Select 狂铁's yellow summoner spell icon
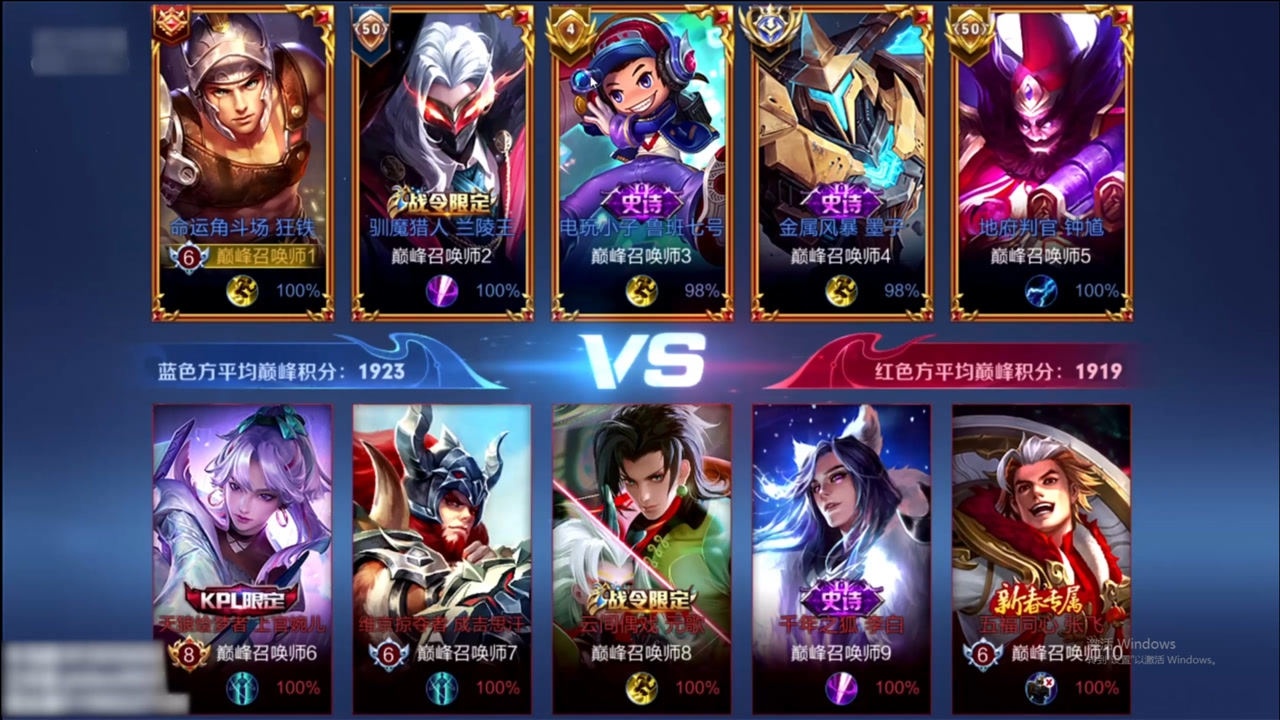Screen dimensions: 1280x720 coord(242,291)
